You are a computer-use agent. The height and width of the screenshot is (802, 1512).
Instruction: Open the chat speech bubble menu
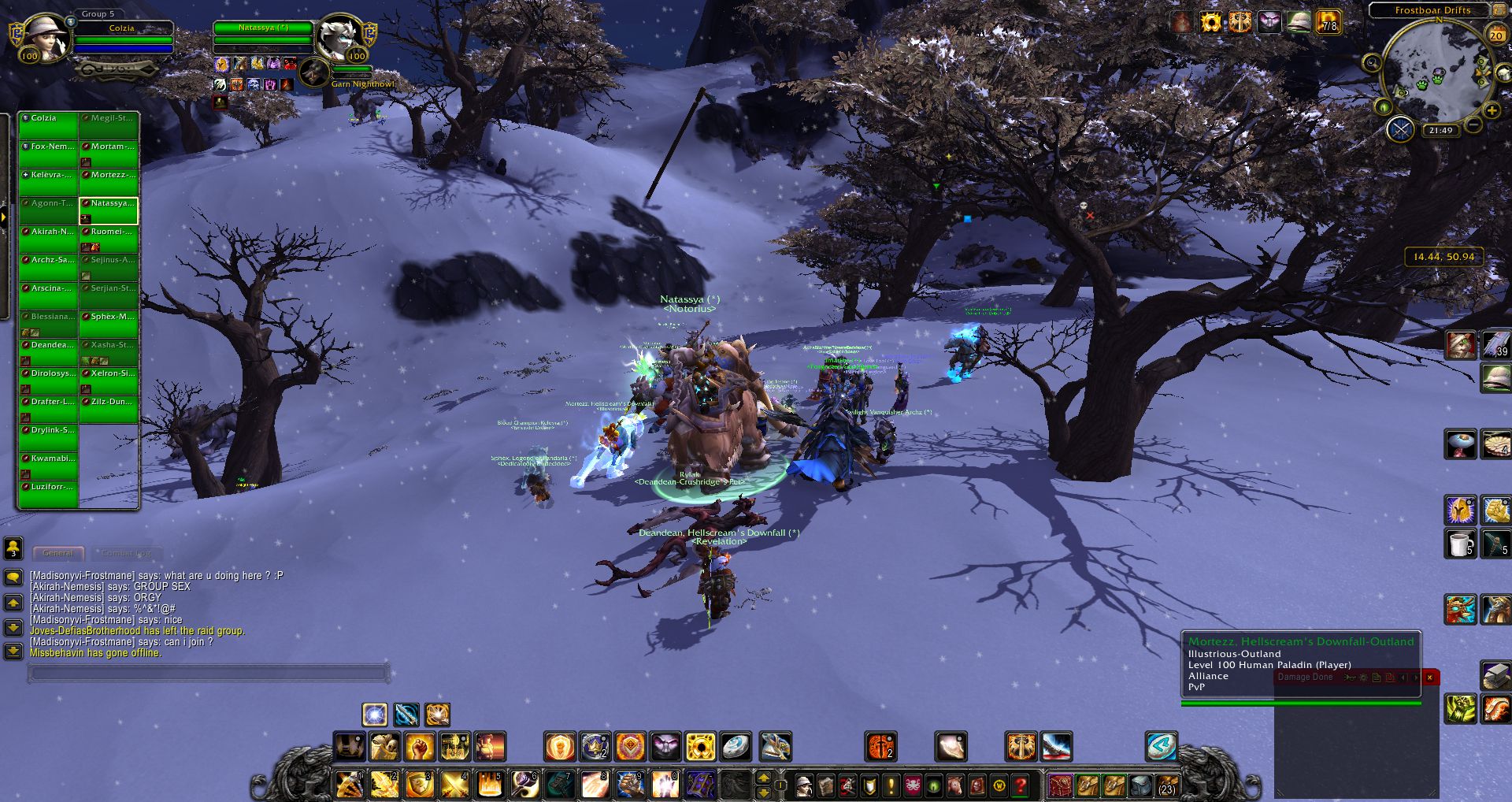tap(13, 577)
